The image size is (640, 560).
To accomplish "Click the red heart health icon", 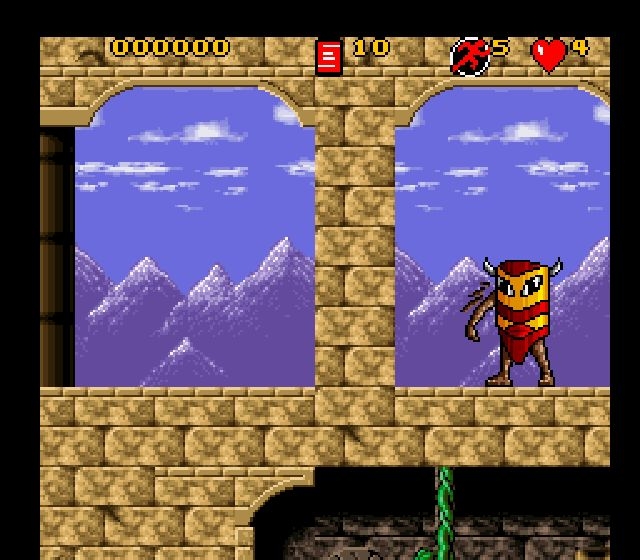I will (x=548, y=55).
